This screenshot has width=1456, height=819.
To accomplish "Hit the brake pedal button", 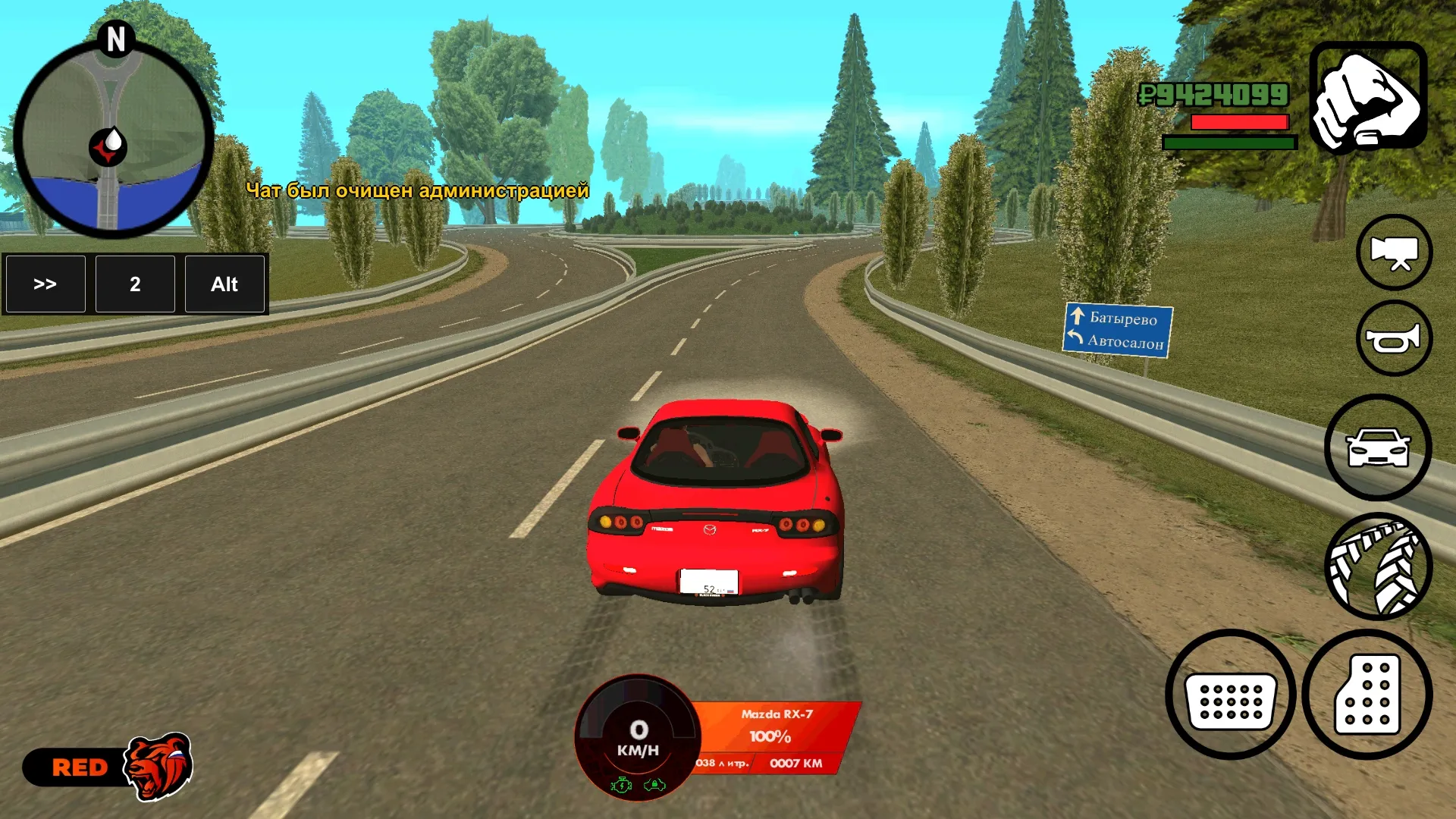I will [1230, 695].
